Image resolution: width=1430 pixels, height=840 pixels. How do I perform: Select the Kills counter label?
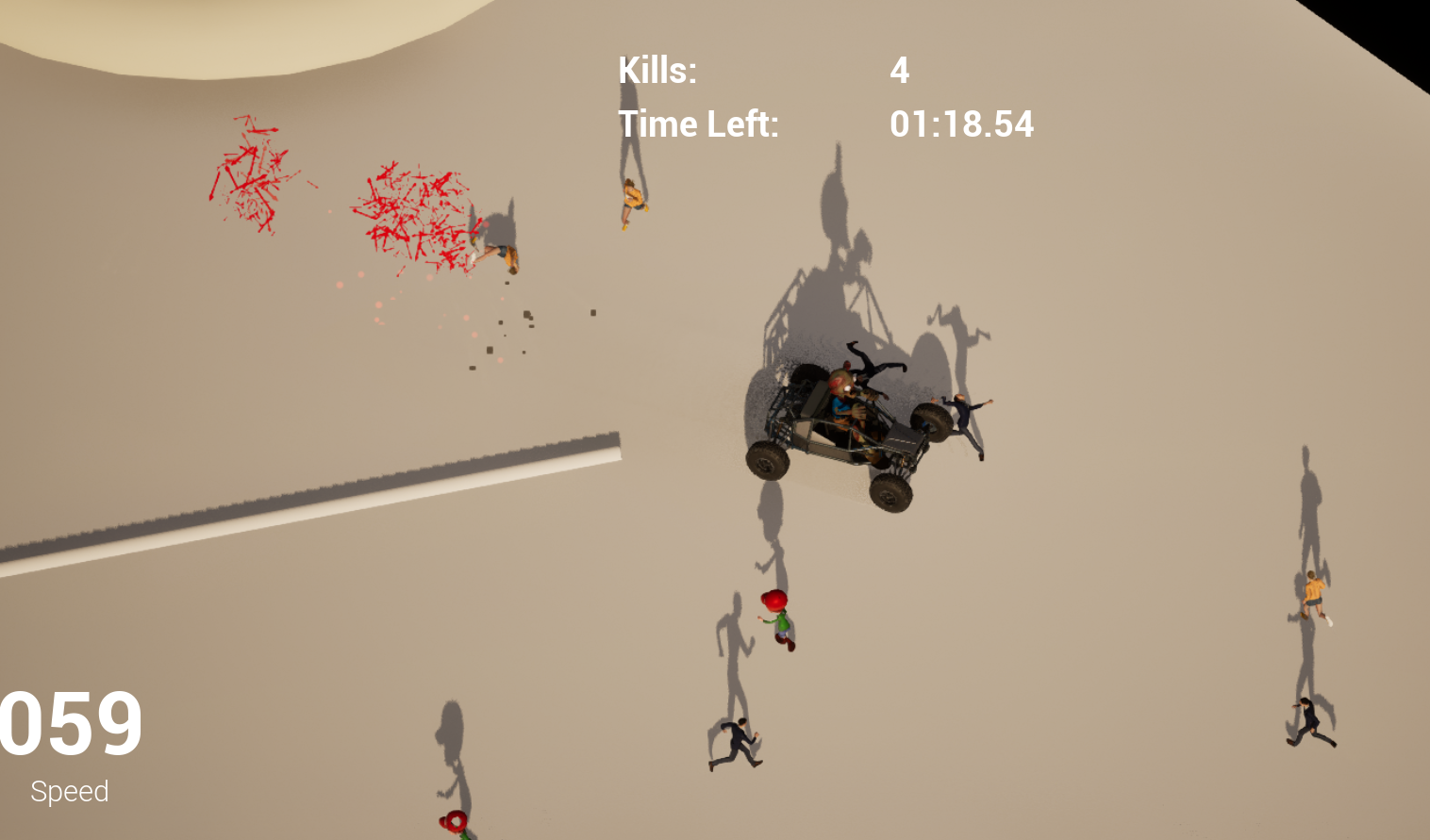click(x=657, y=70)
